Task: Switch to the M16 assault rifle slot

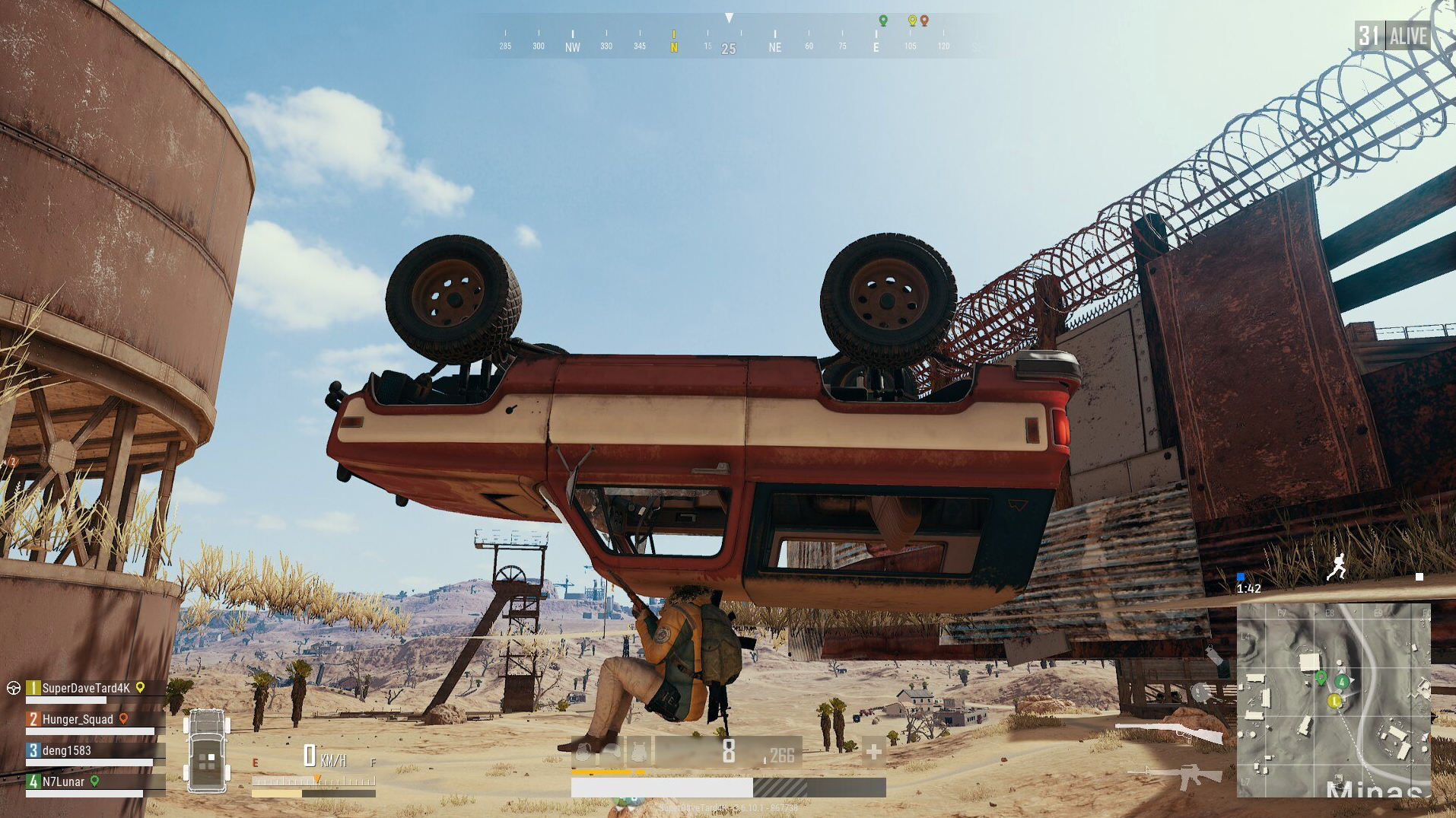Action: click(1176, 776)
